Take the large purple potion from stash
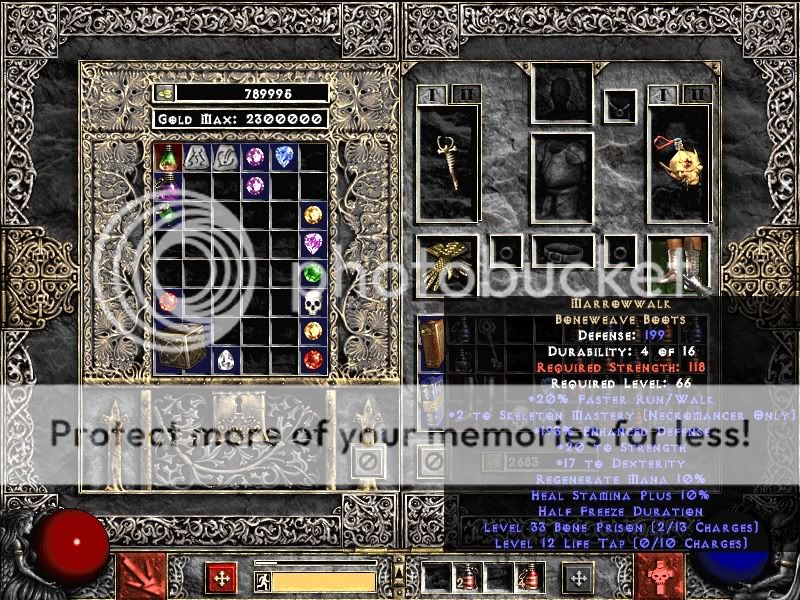800x600 pixels. [166, 185]
